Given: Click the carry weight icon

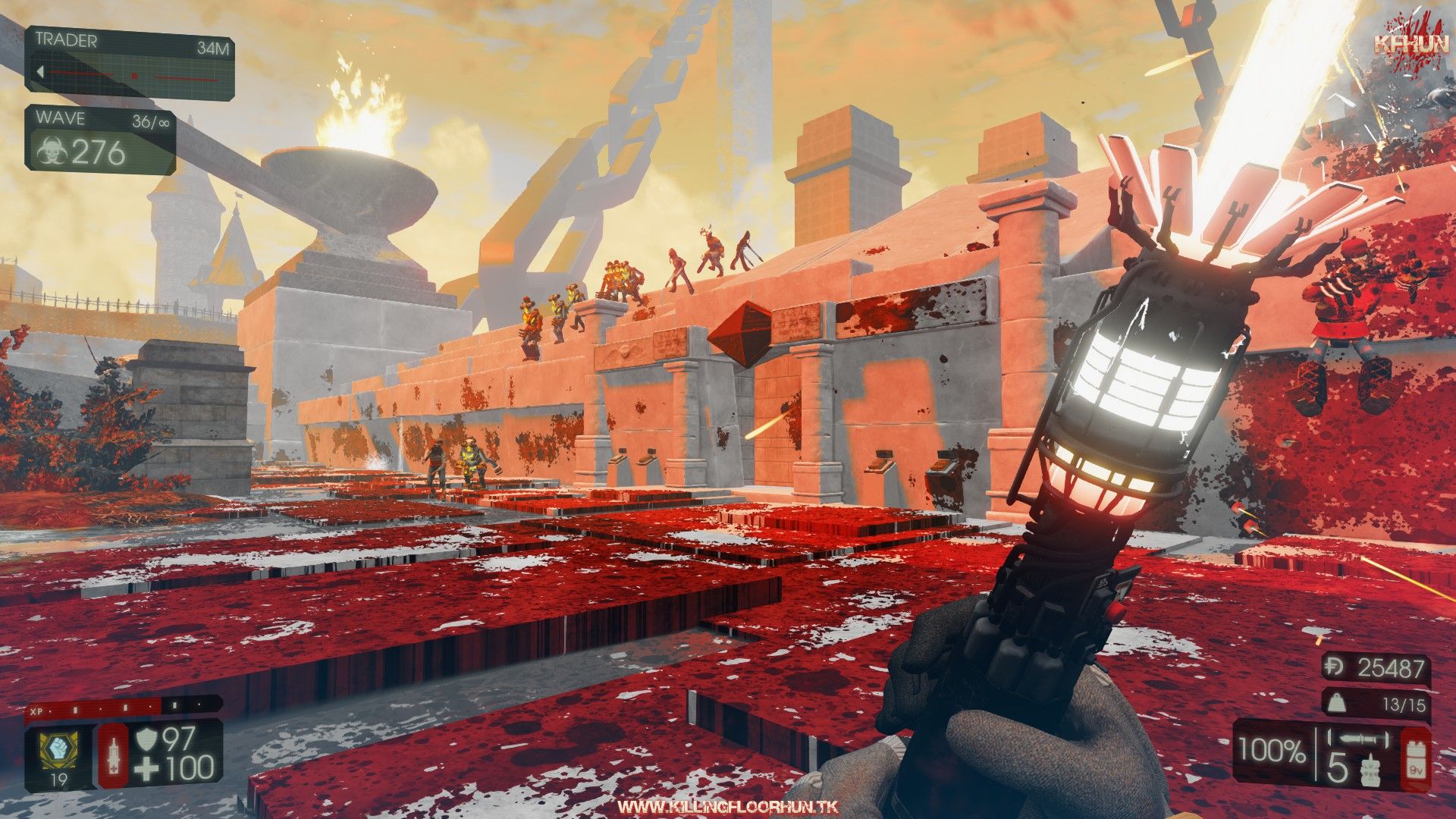Looking at the screenshot, I should 1341,704.
